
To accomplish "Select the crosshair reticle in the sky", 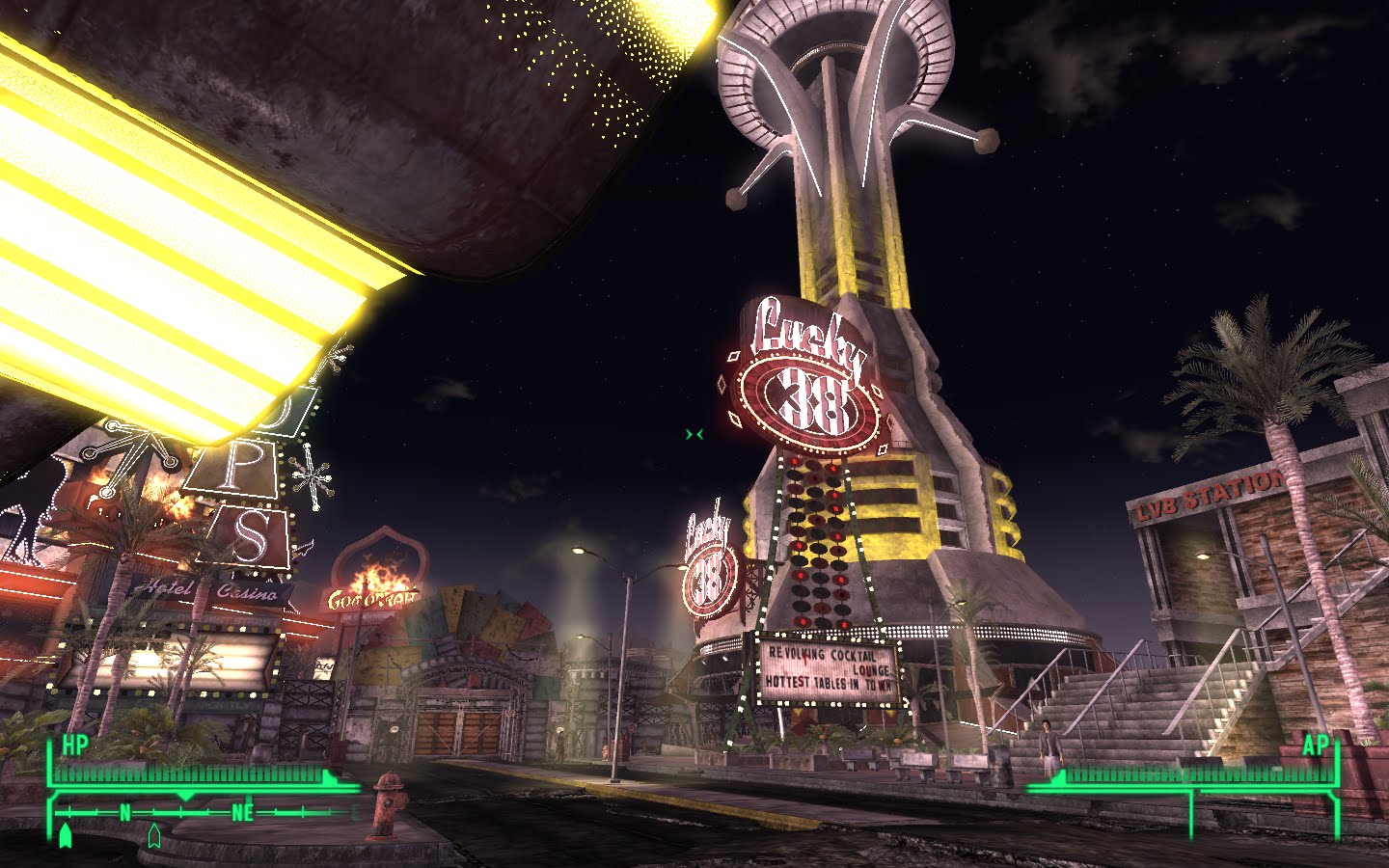I will pos(694,432).
